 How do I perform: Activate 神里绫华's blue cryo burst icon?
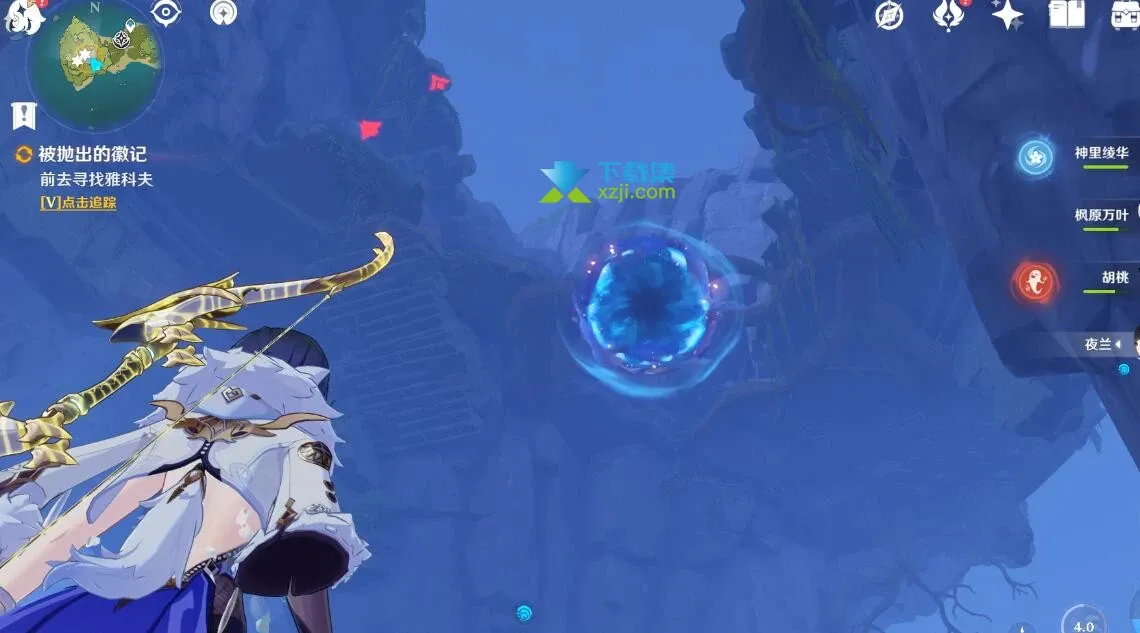(x=1035, y=157)
